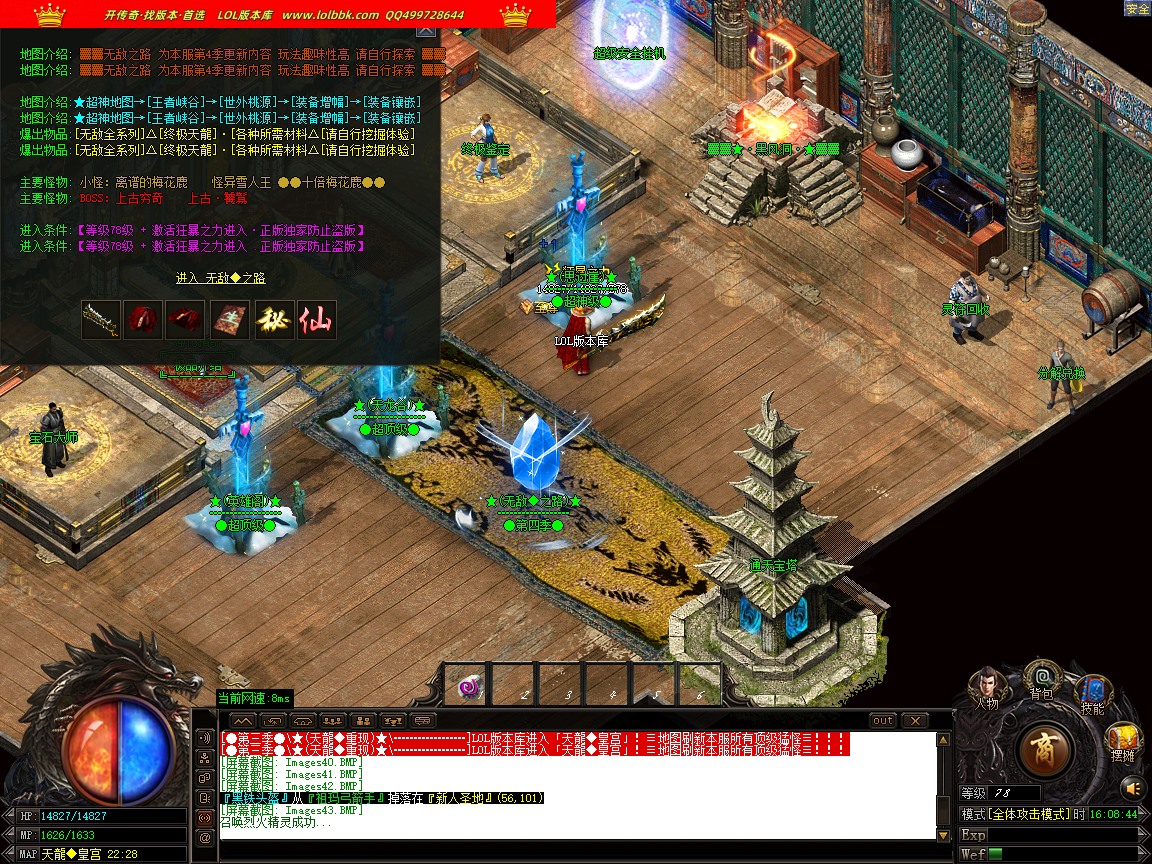Select the red book with 生 icon

[x=230, y=320]
